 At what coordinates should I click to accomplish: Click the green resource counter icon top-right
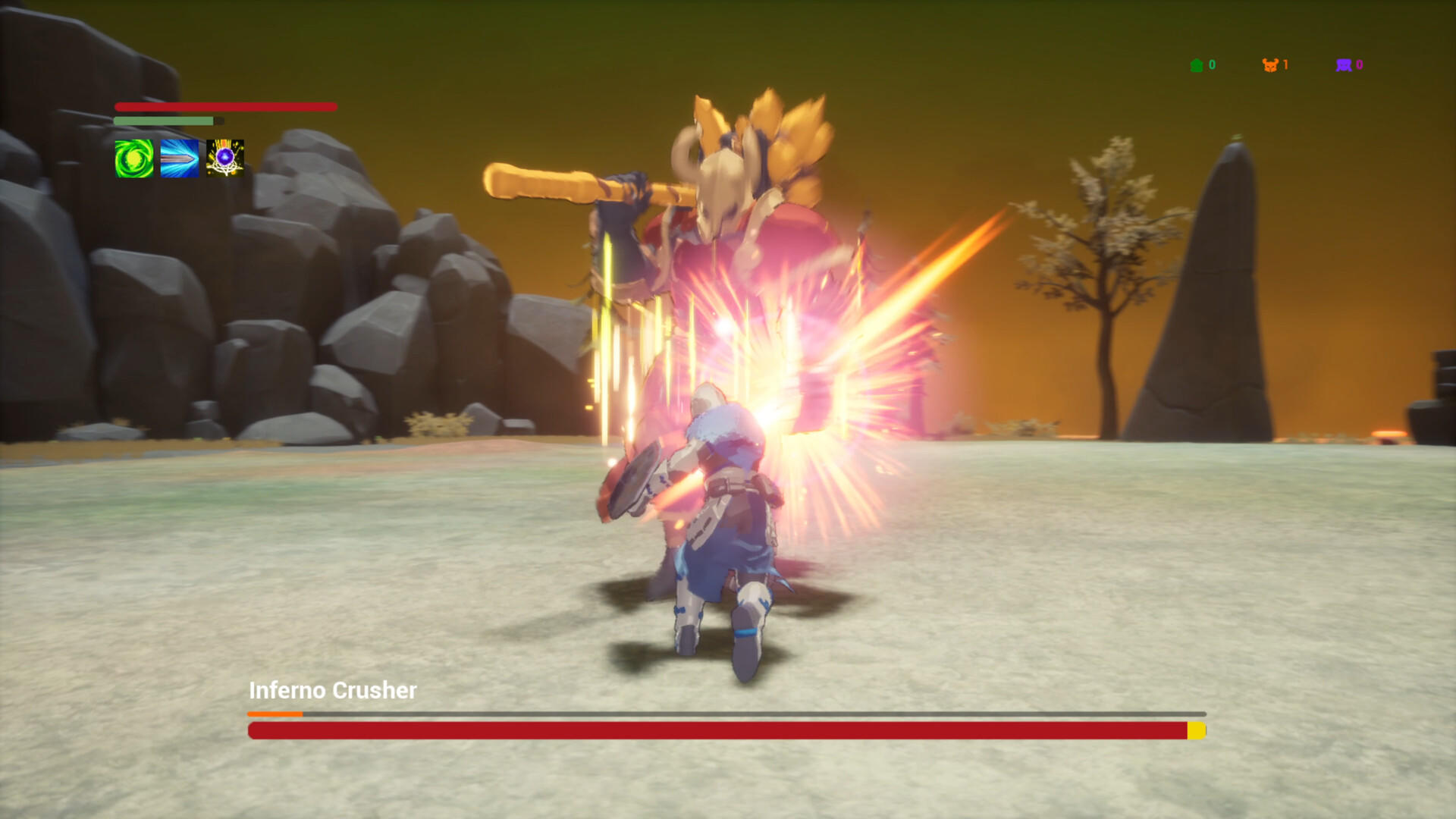pos(1197,64)
